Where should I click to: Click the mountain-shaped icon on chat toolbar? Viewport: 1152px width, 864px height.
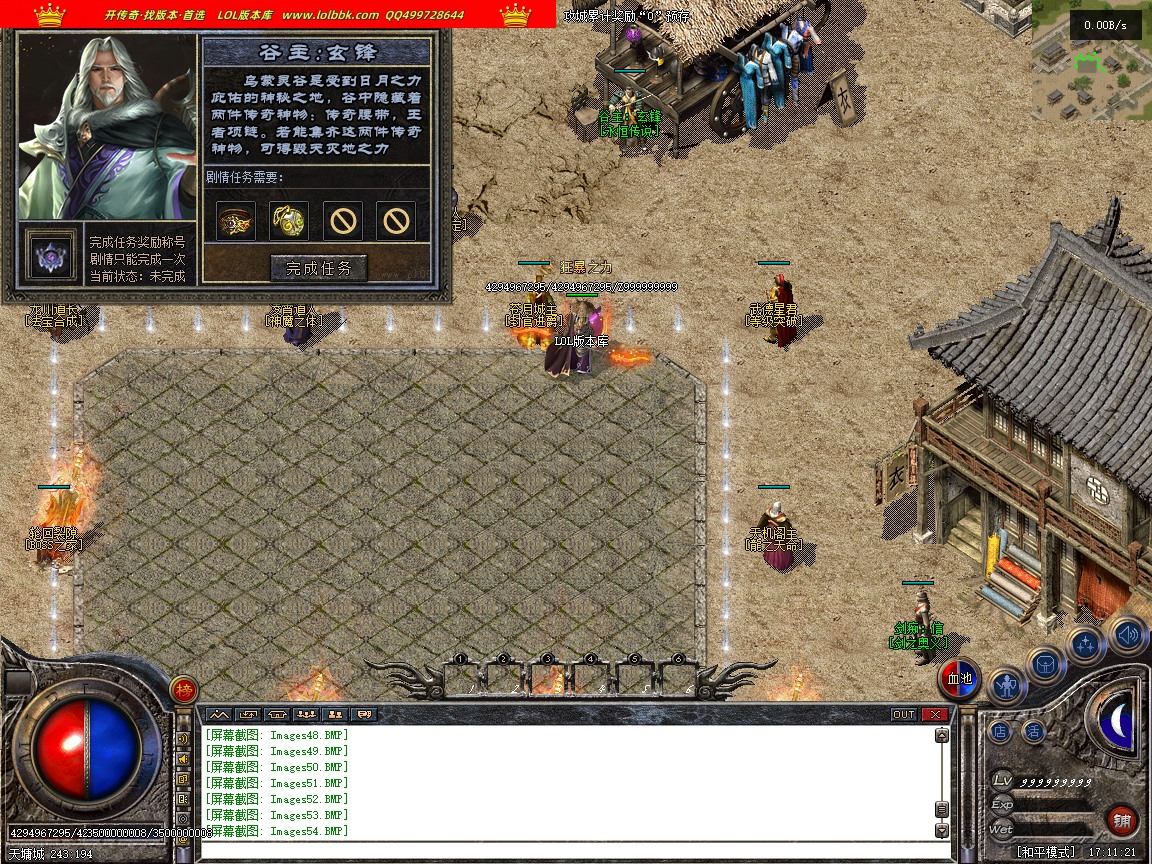(218, 714)
